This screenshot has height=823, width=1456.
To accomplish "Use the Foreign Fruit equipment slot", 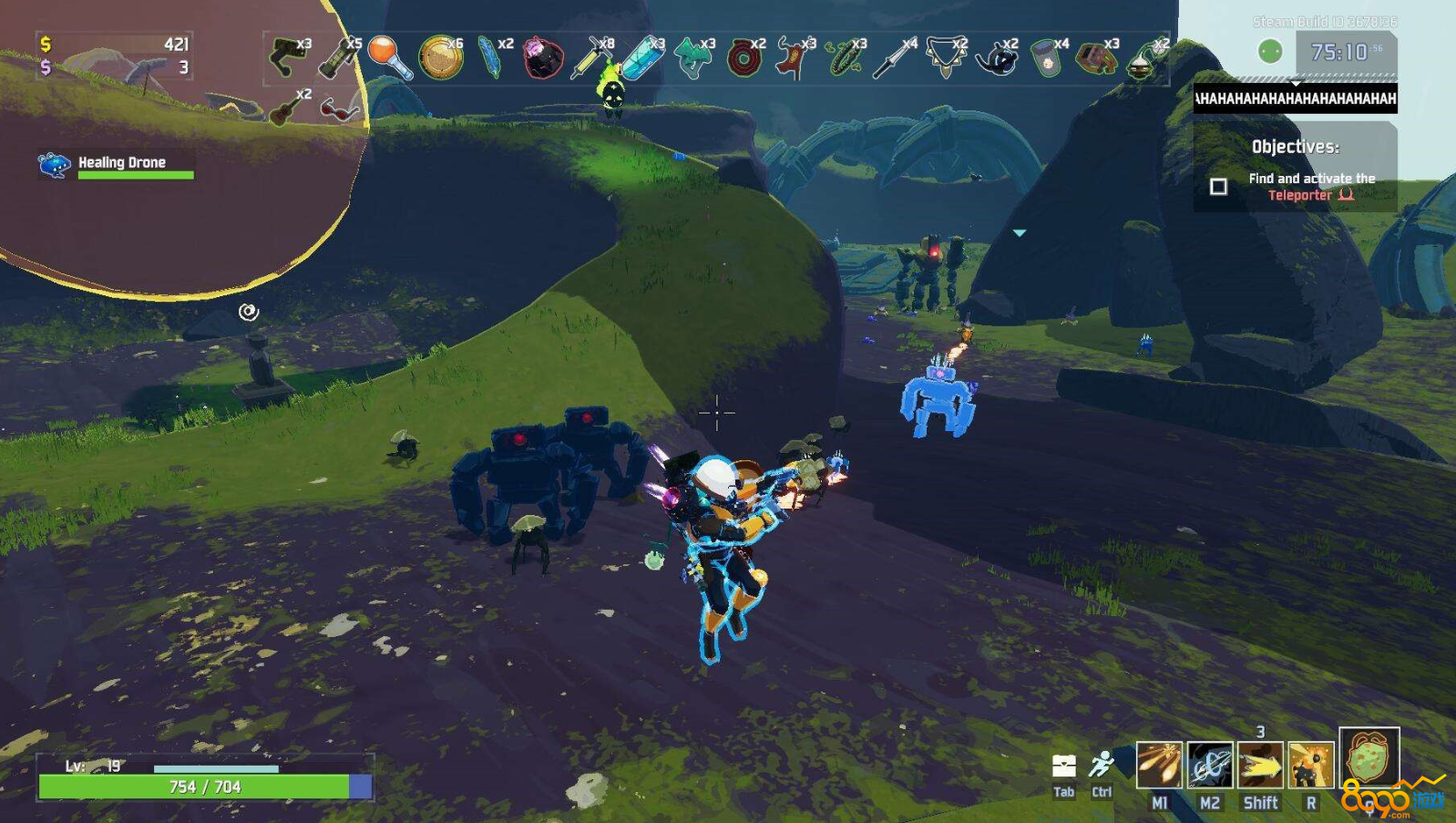I will tap(1369, 756).
